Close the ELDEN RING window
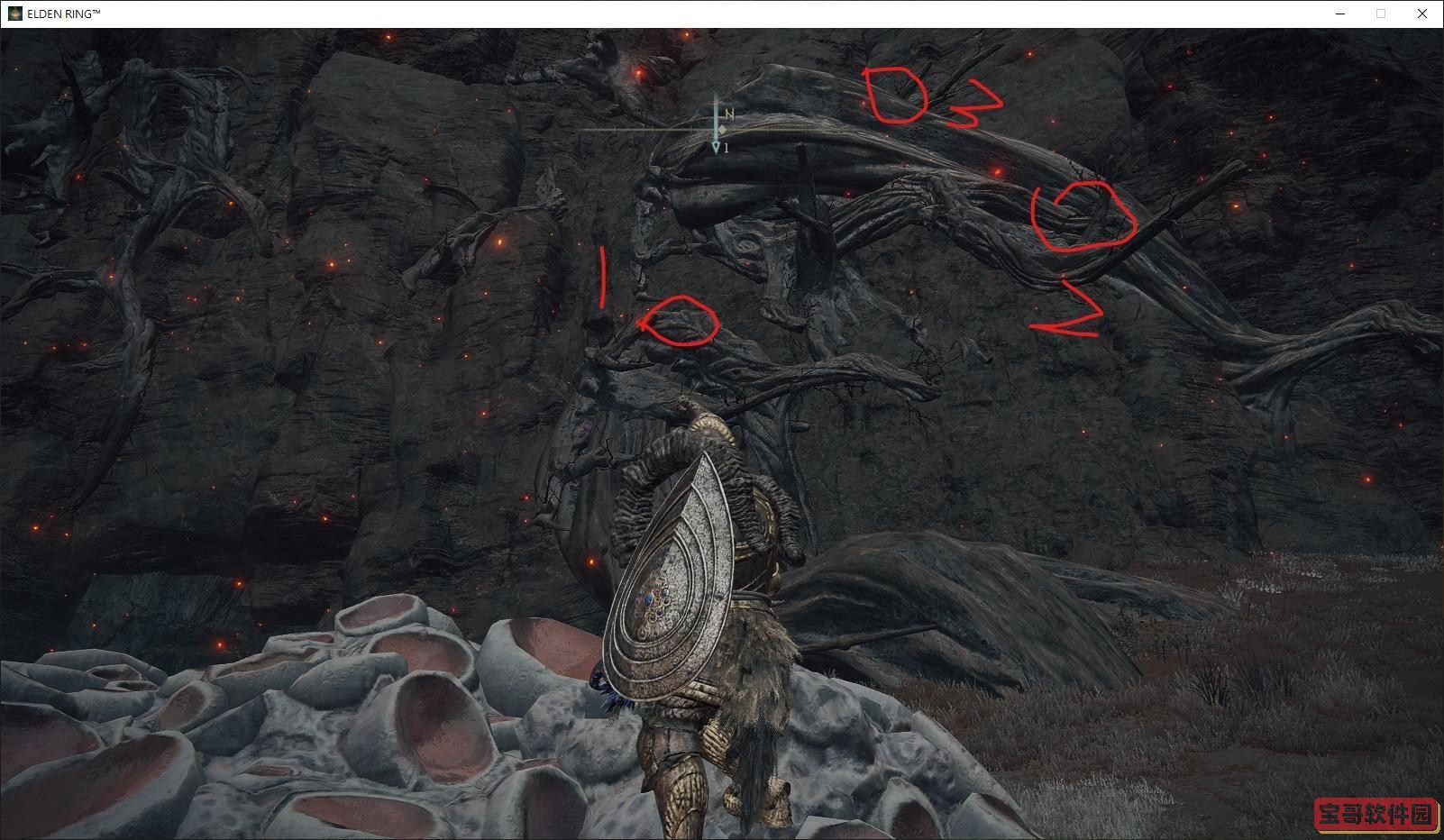The image size is (1444, 840). tap(1422, 14)
